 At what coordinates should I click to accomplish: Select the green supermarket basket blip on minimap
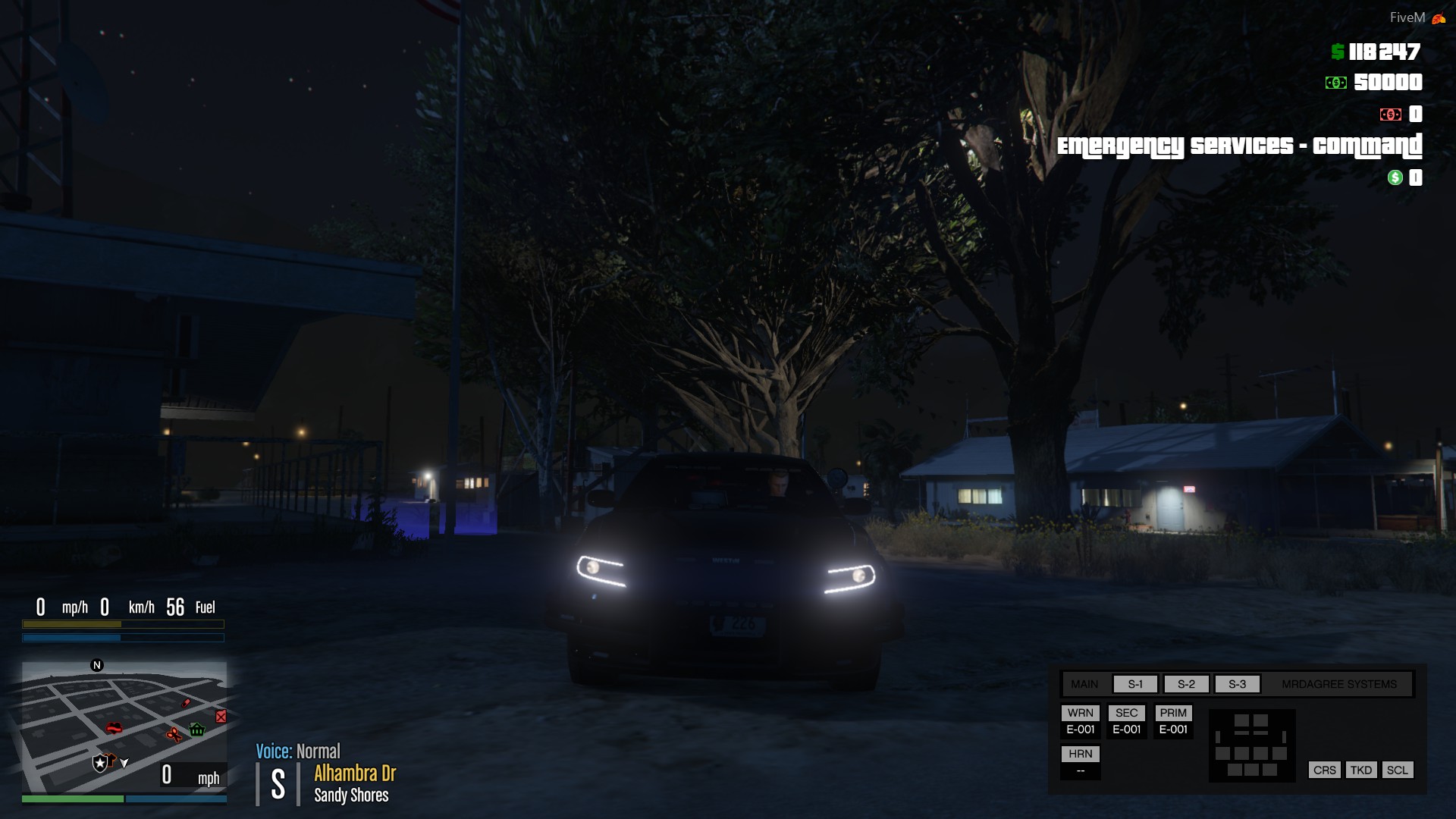[x=196, y=730]
